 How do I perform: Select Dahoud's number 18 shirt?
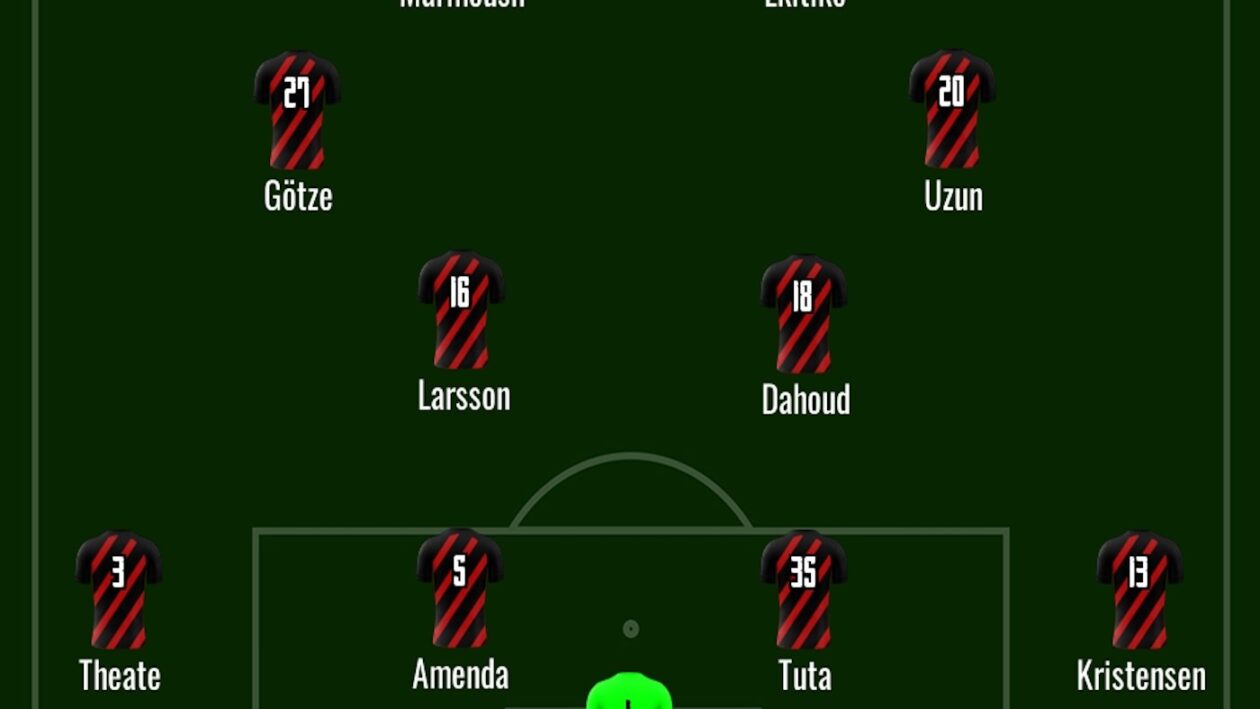pyautogui.click(x=804, y=314)
